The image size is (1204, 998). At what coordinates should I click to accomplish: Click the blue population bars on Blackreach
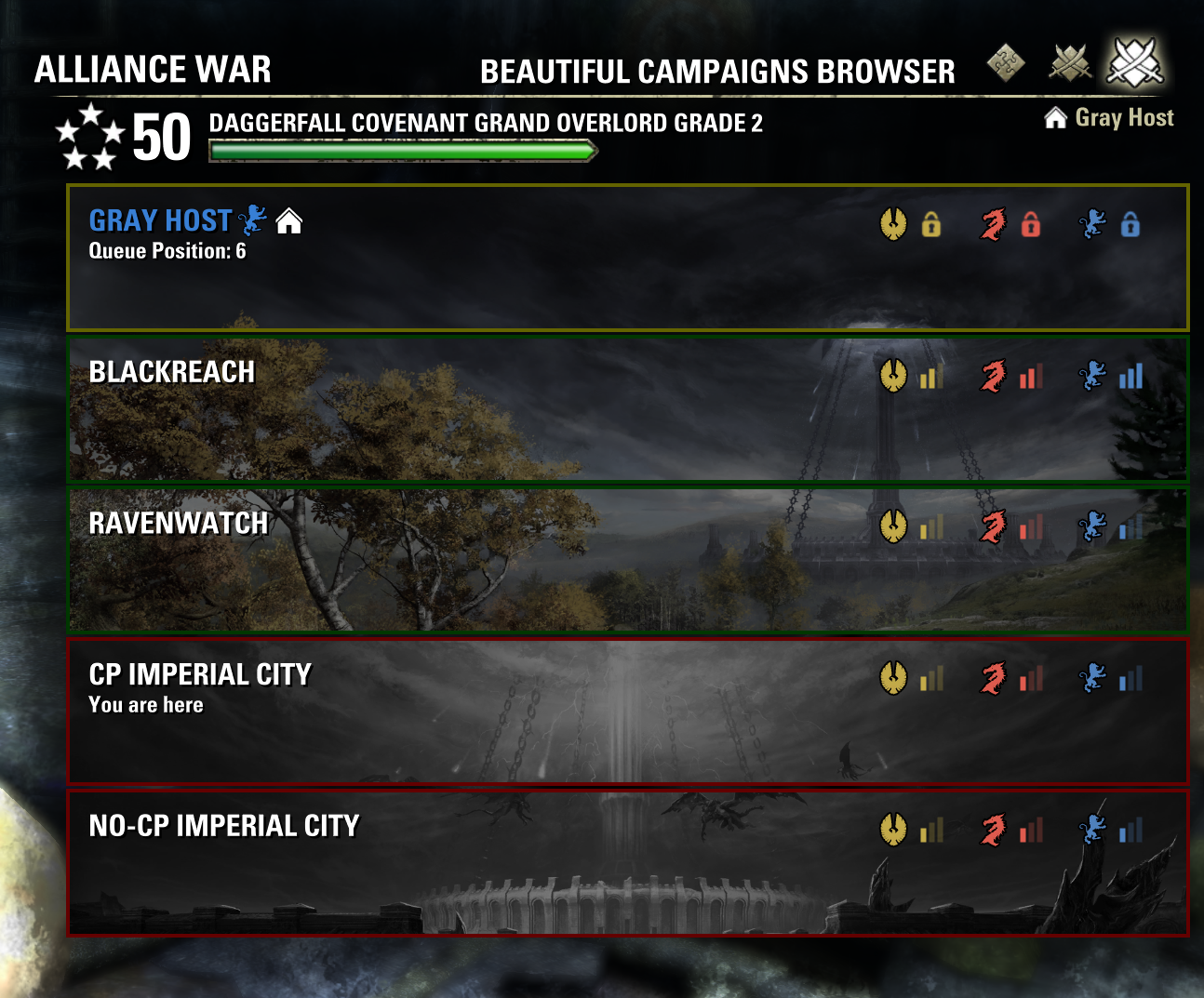pyautogui.click(x=1130, y=377)
